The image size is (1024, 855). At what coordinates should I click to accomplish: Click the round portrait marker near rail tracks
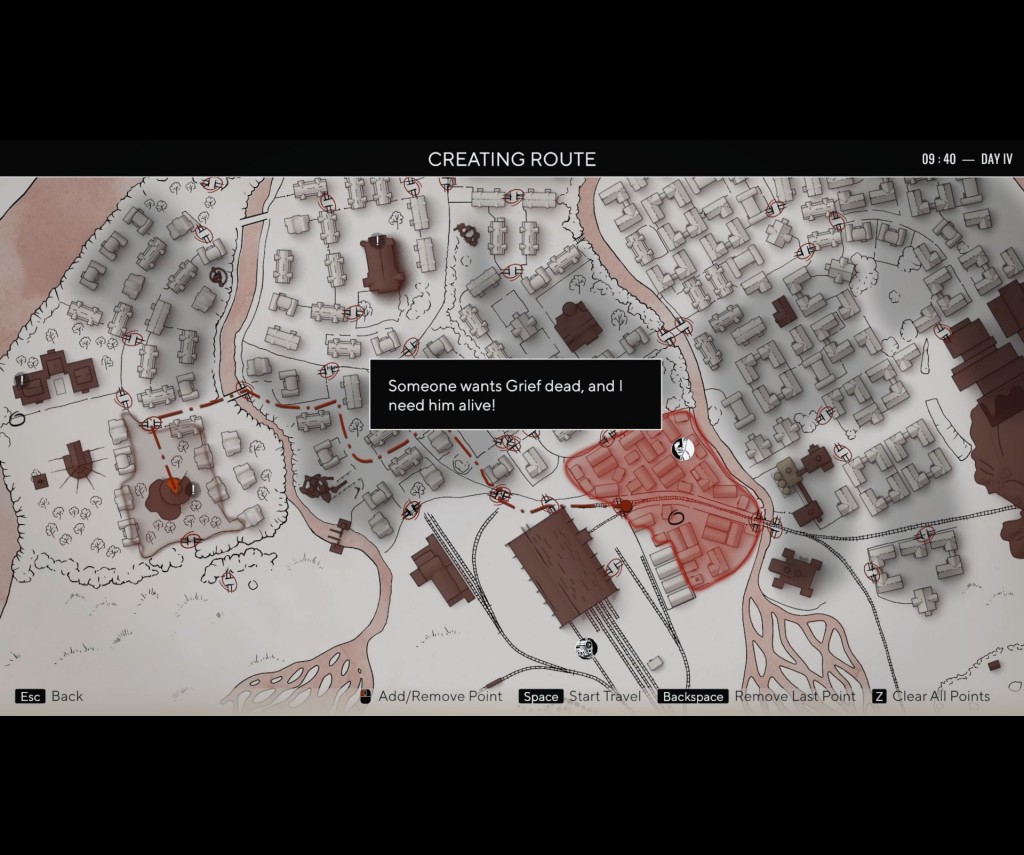coord(586,649)
